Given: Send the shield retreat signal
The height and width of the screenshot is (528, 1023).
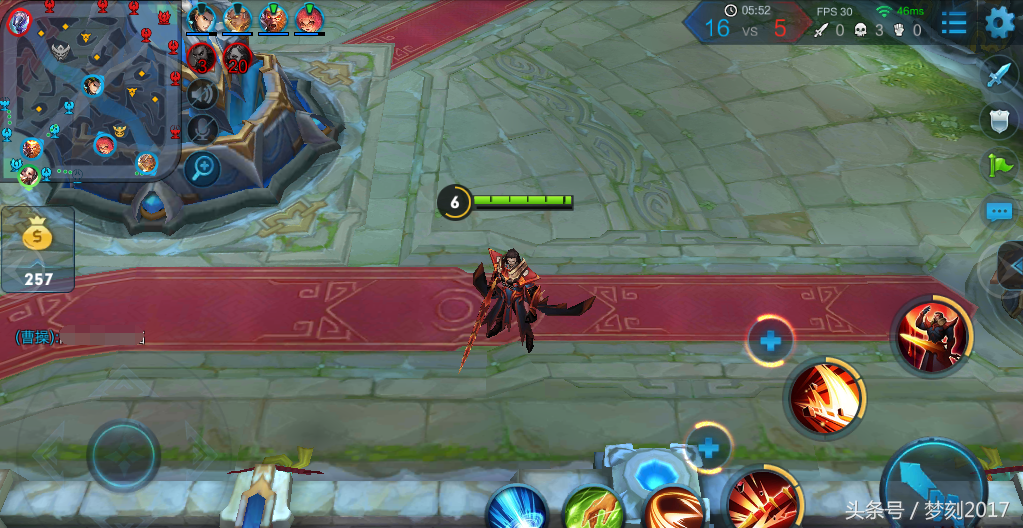Looking at the screenshot, I should 999,120.
